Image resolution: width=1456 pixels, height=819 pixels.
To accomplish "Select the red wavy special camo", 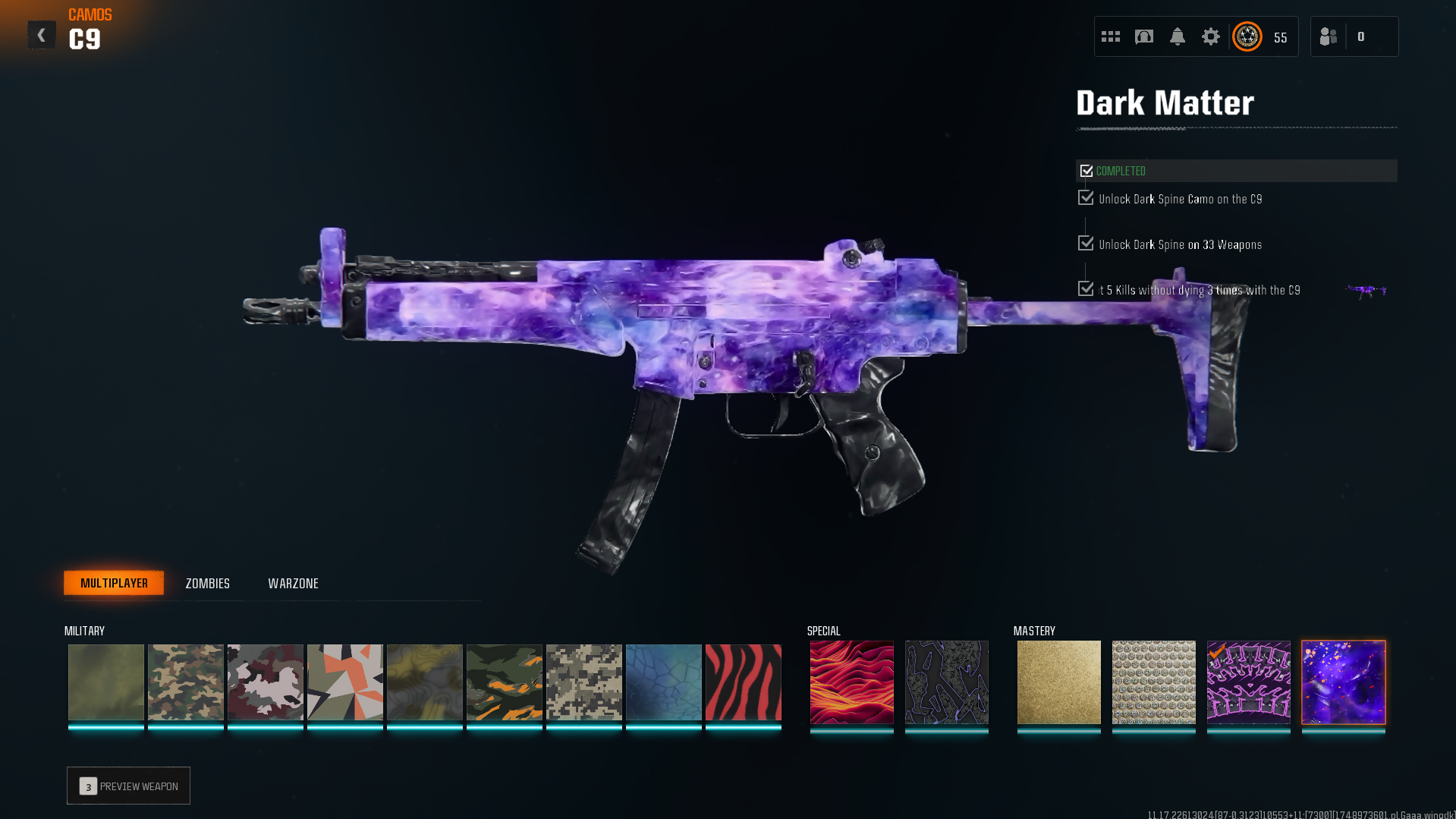I will click(x=851, y=682).
